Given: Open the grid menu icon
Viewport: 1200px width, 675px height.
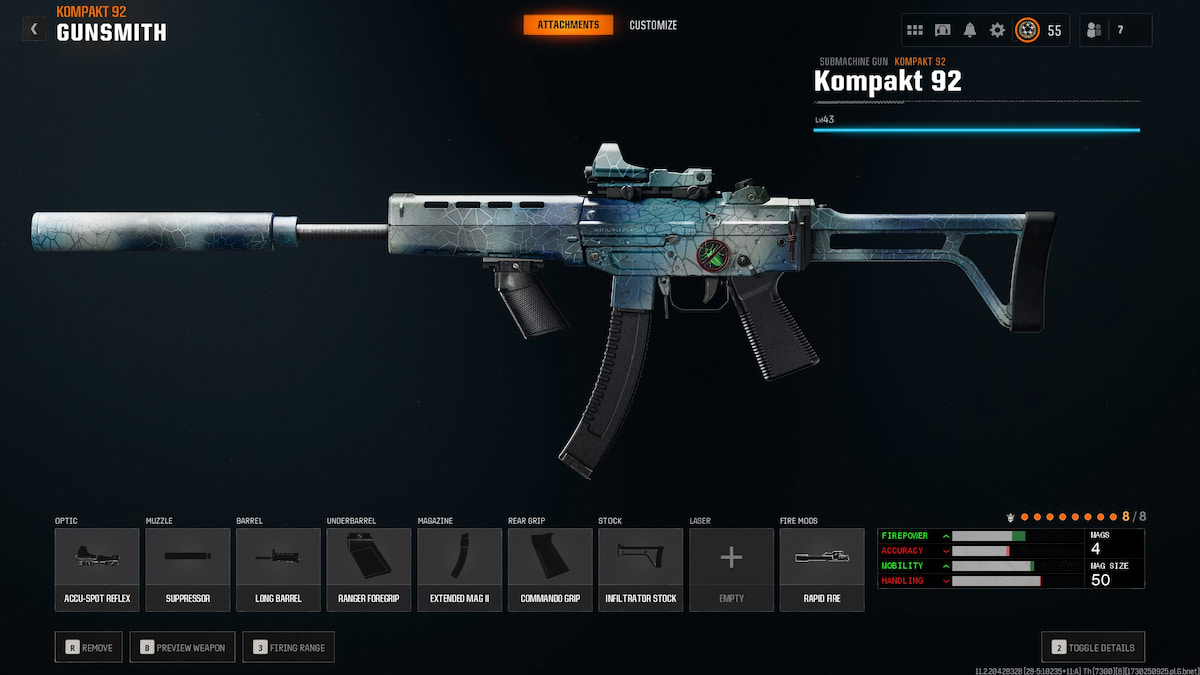Looking at the screenshot, I should point(915,30).
